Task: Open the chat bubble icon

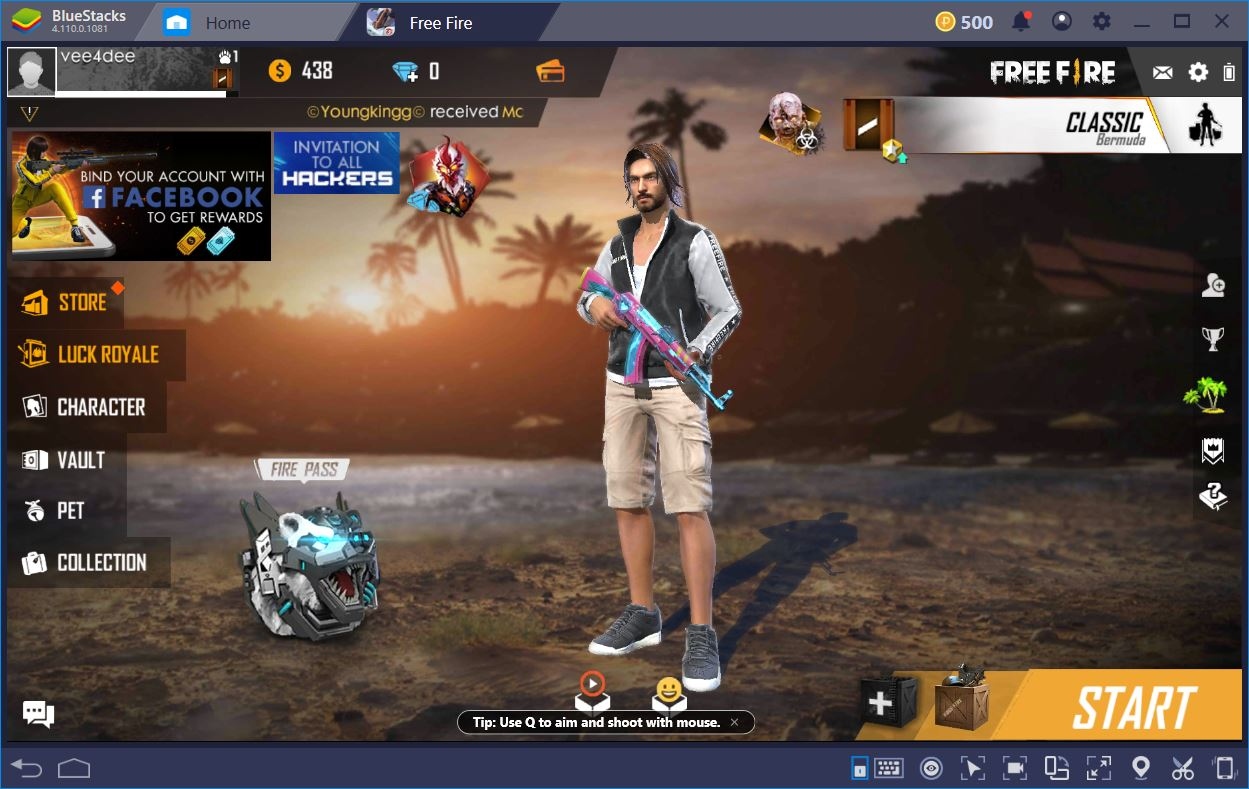Action: [38, 714]
